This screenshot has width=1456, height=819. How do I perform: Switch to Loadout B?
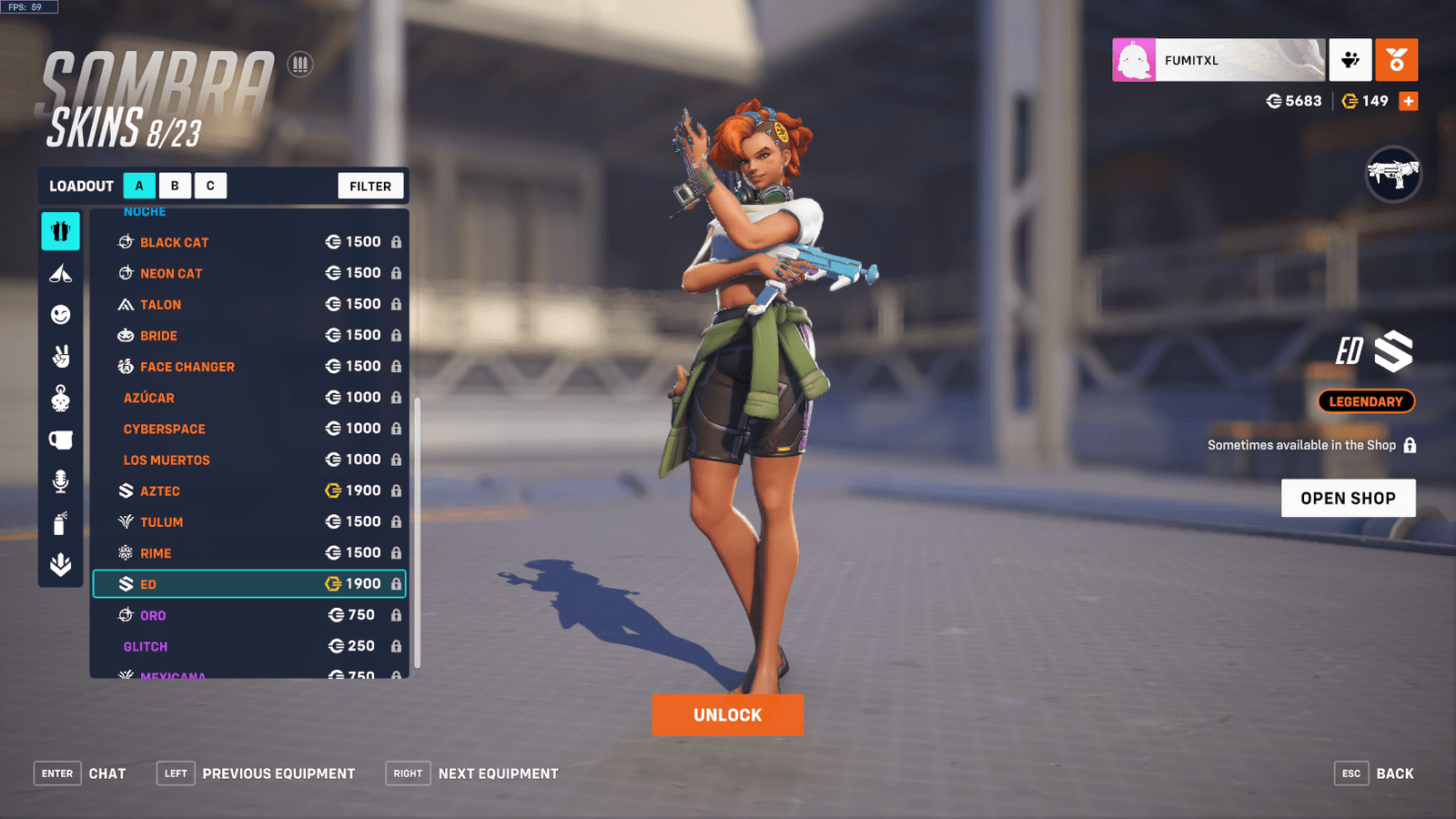tap(175, 186)
